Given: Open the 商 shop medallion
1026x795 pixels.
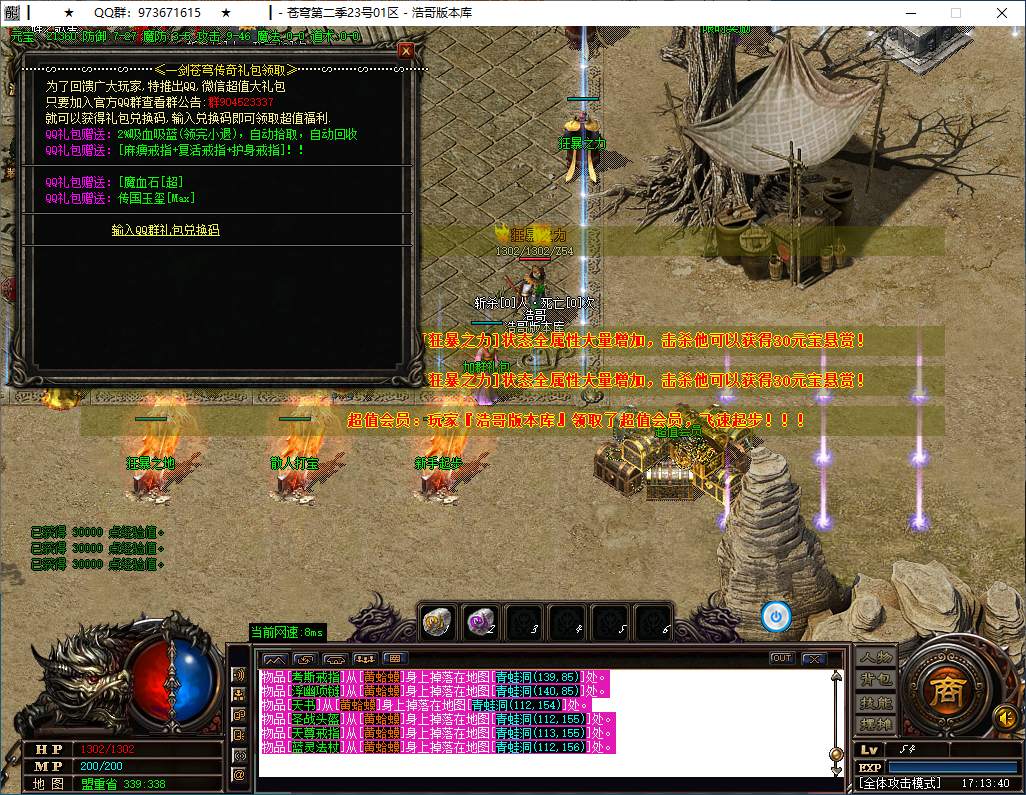Looking at the screenshot, I should pos(942,691).
